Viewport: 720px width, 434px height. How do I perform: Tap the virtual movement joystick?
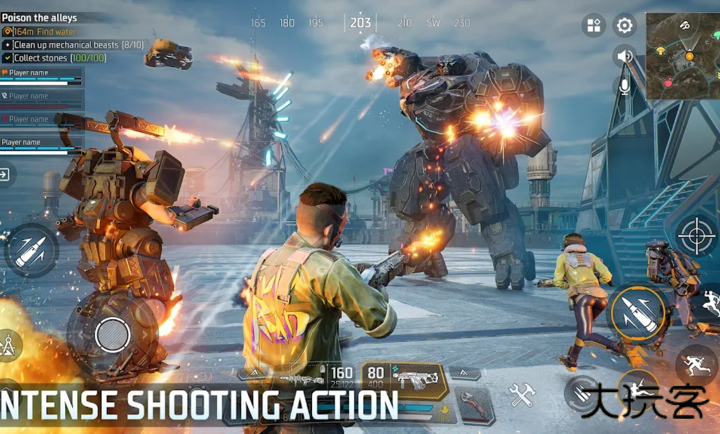coord(111,333)
